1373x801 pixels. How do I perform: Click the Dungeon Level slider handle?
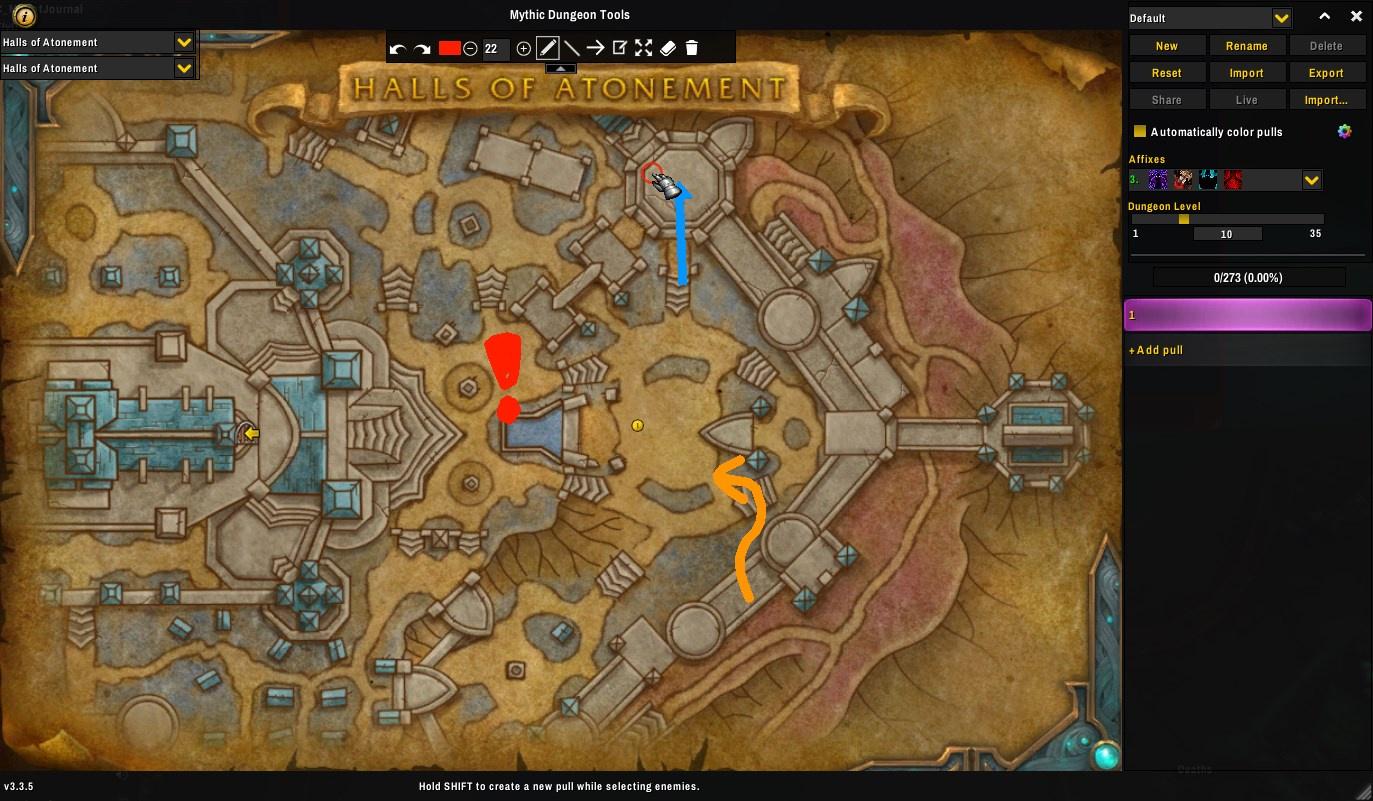pyautogui.click(x=1184, y=219)
